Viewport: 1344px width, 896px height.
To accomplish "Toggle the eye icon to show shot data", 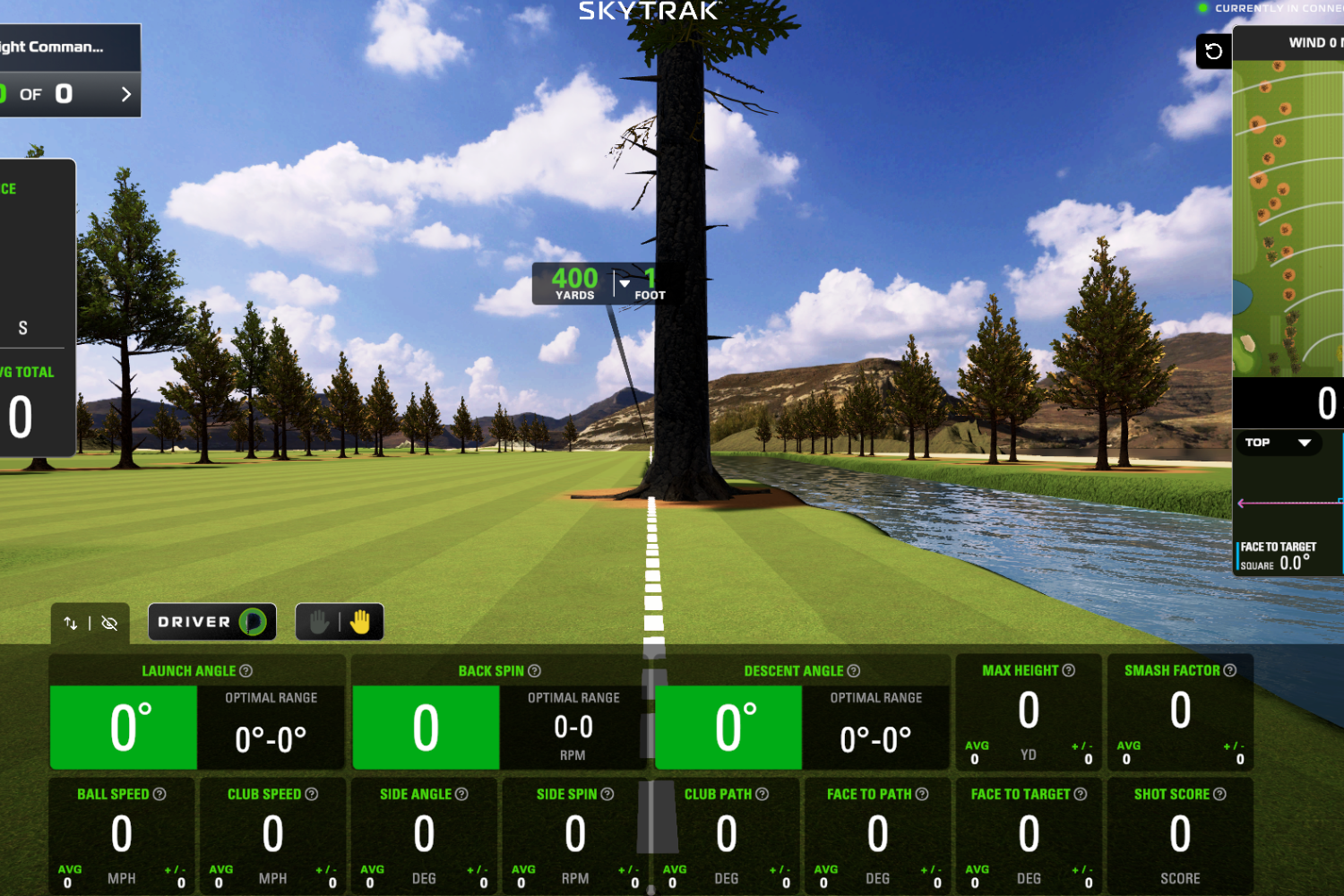I will (109, 623).
